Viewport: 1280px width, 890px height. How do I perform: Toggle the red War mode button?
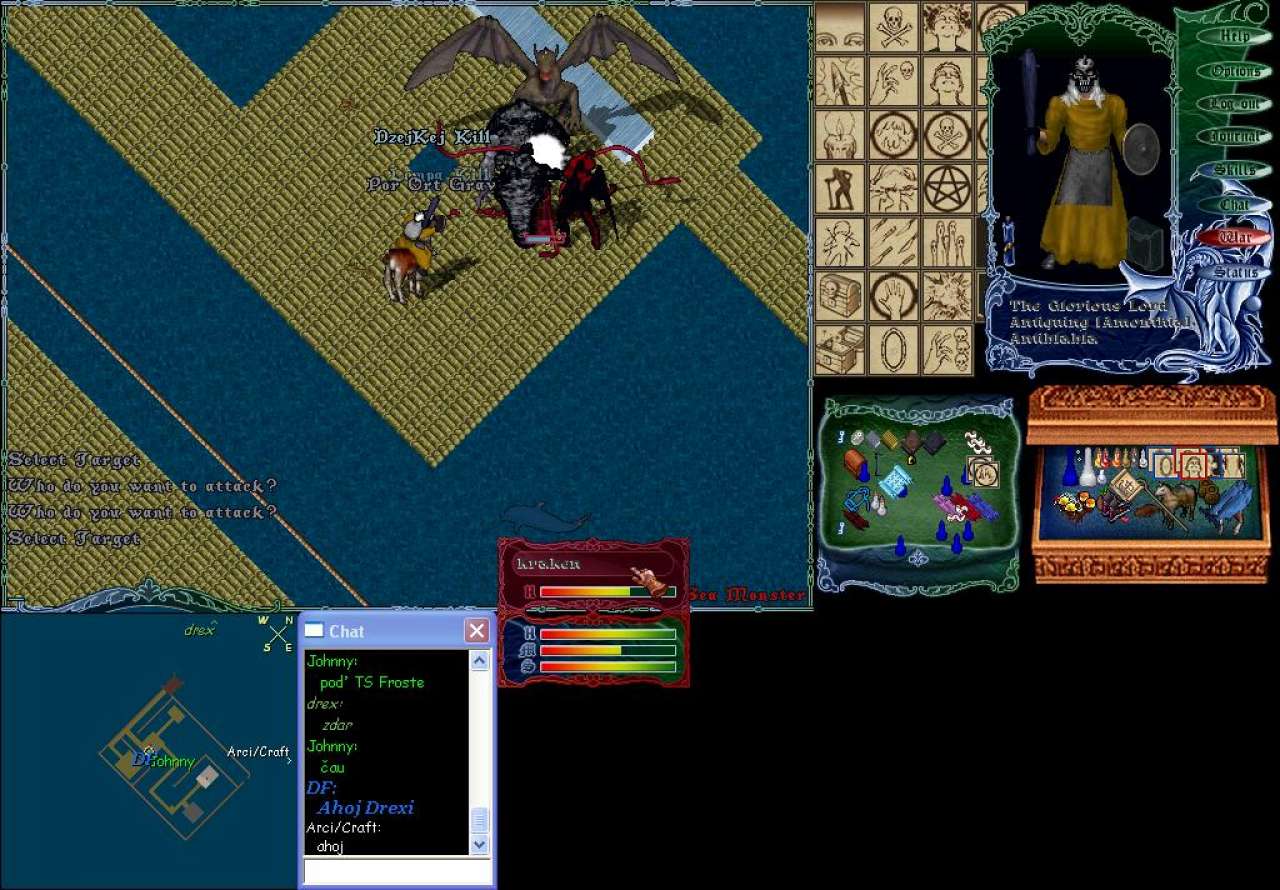pos(1235,238)
